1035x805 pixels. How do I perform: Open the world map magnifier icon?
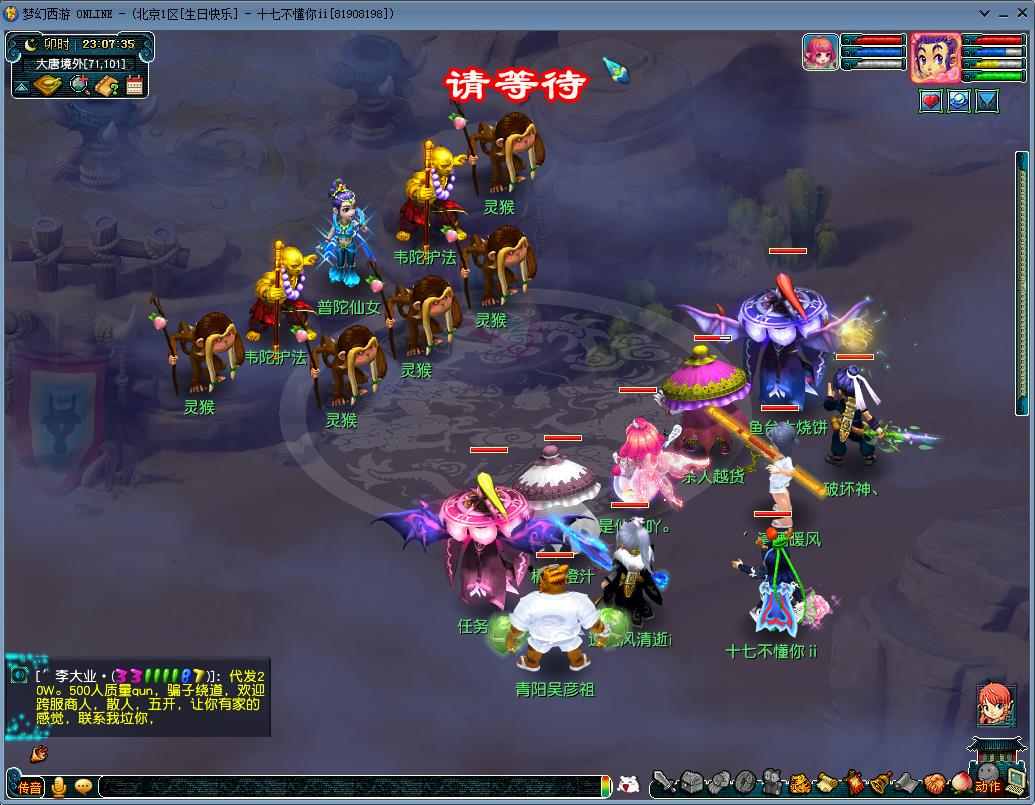tap(80, 86)
